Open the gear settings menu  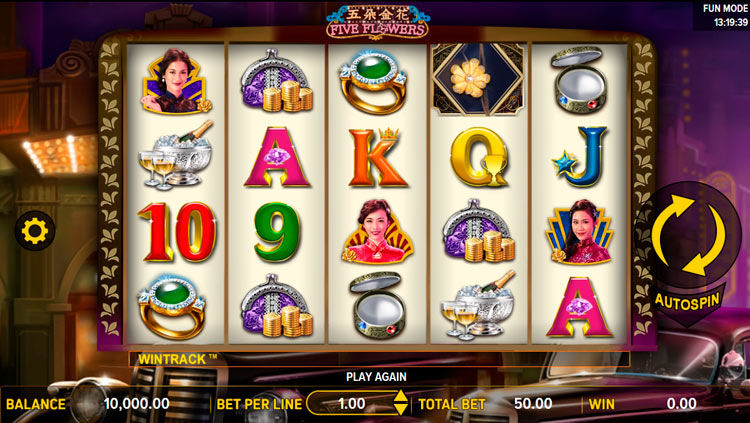point(35,232)
